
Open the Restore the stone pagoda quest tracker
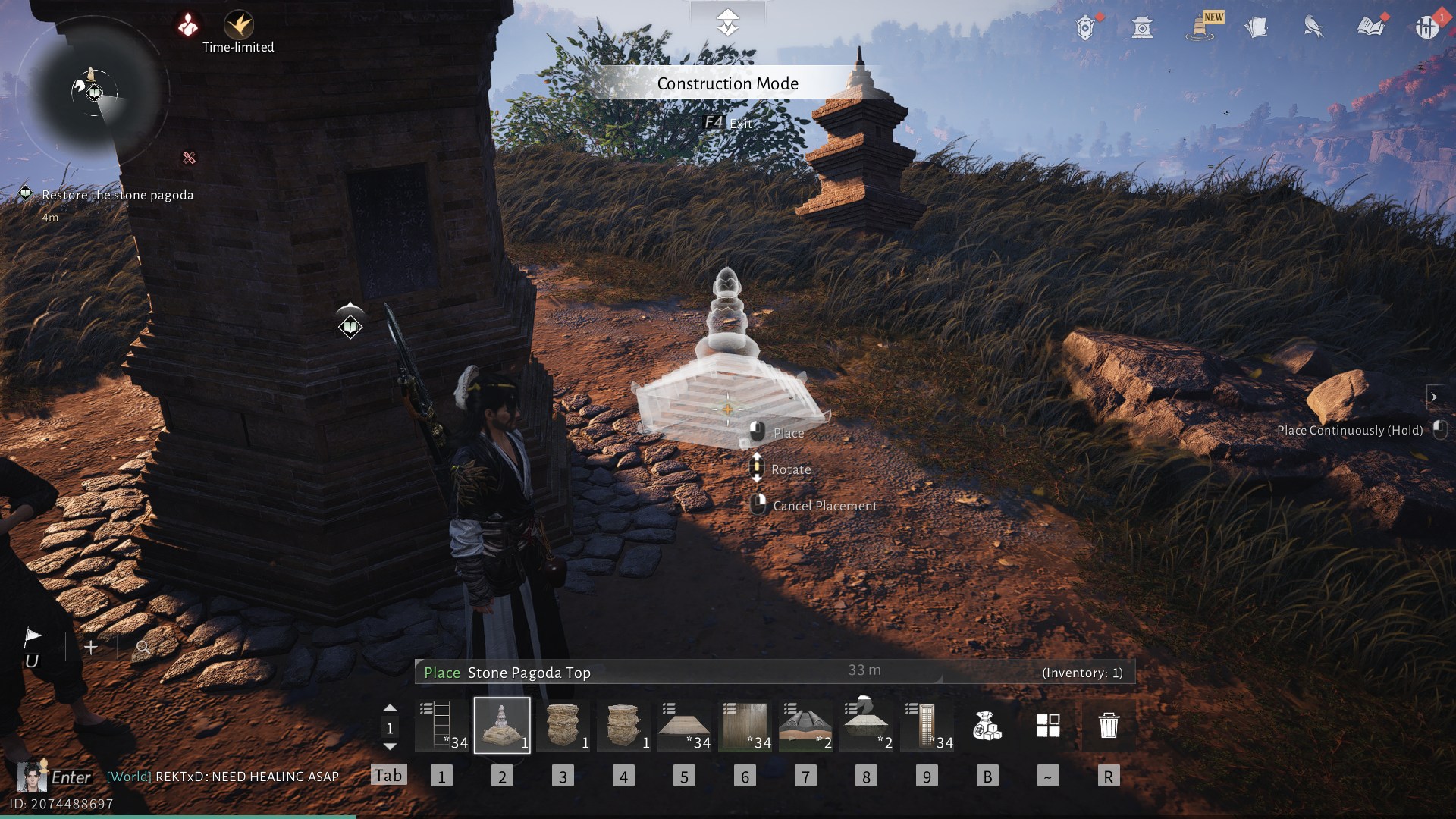click(x=118, y=195)
